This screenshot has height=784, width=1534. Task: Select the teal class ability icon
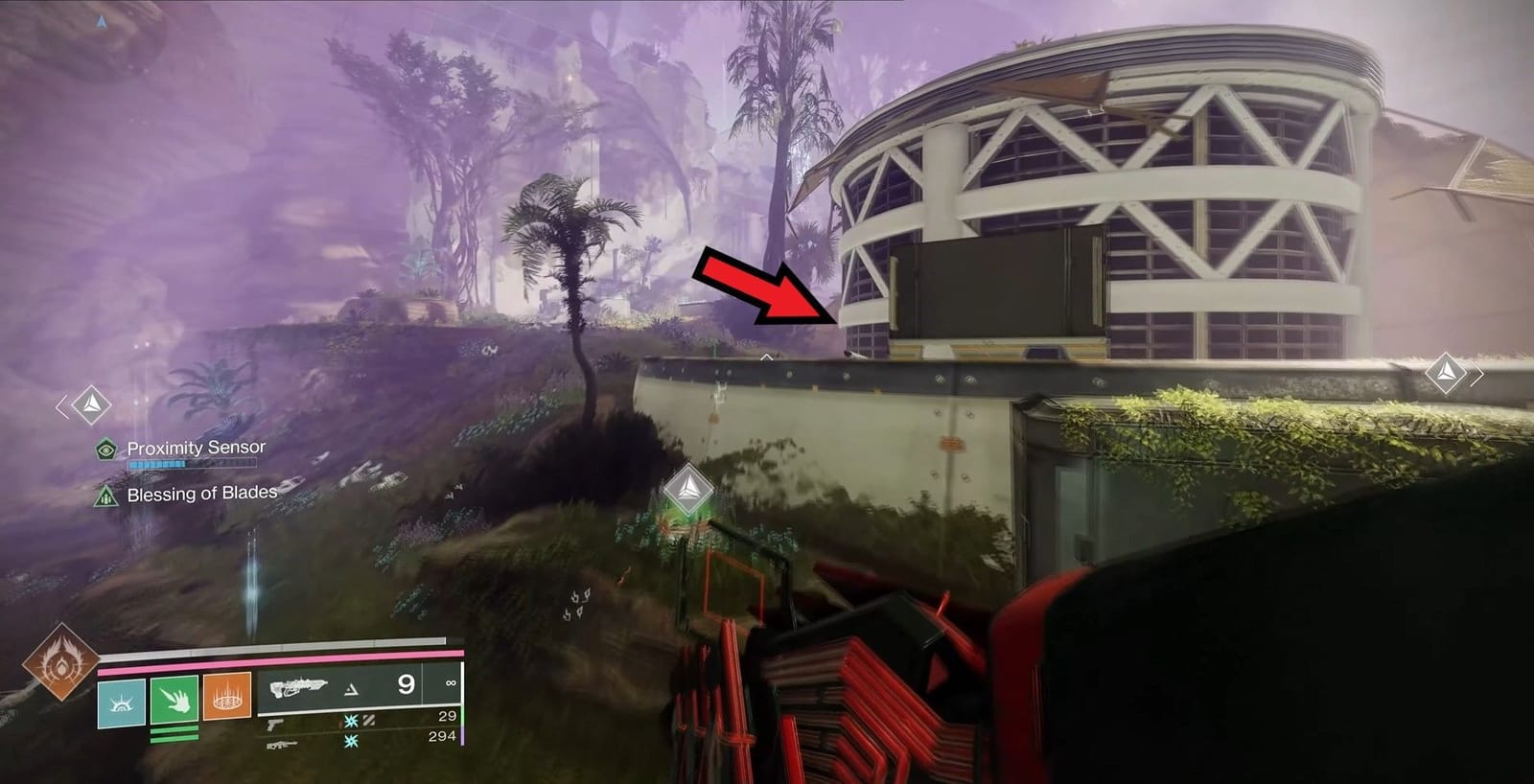(x=122, y=702)
